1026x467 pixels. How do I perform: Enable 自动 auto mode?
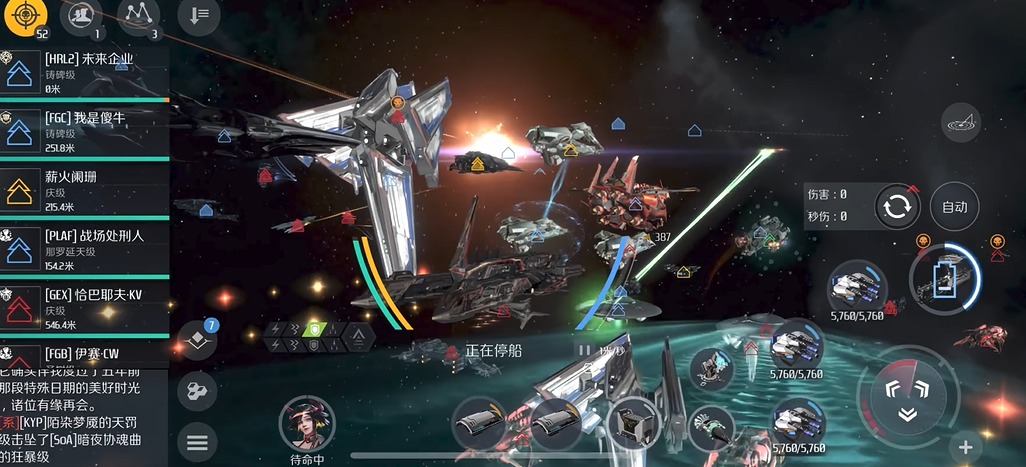pos(954,207)
